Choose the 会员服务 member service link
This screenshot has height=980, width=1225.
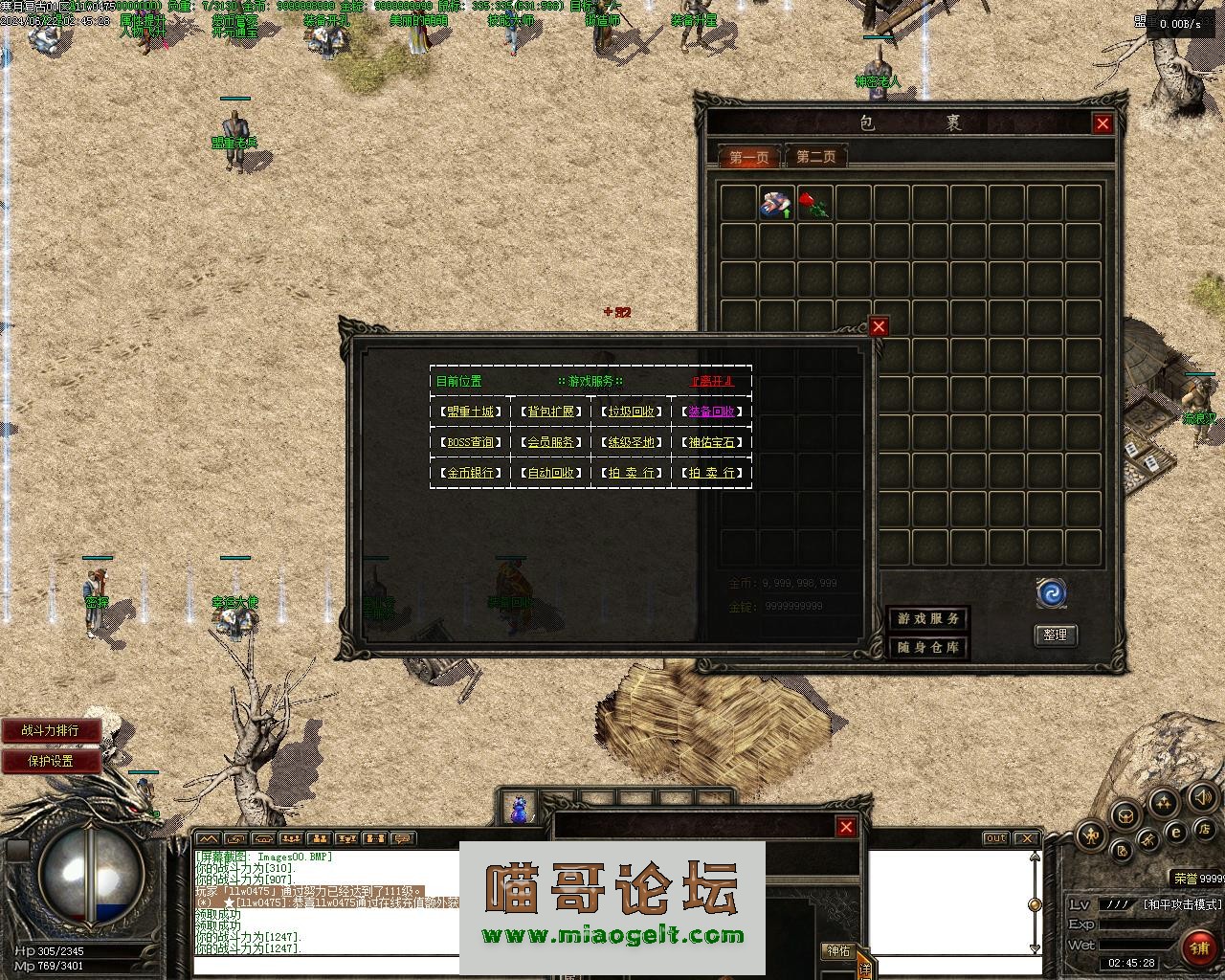click(550, 442)
